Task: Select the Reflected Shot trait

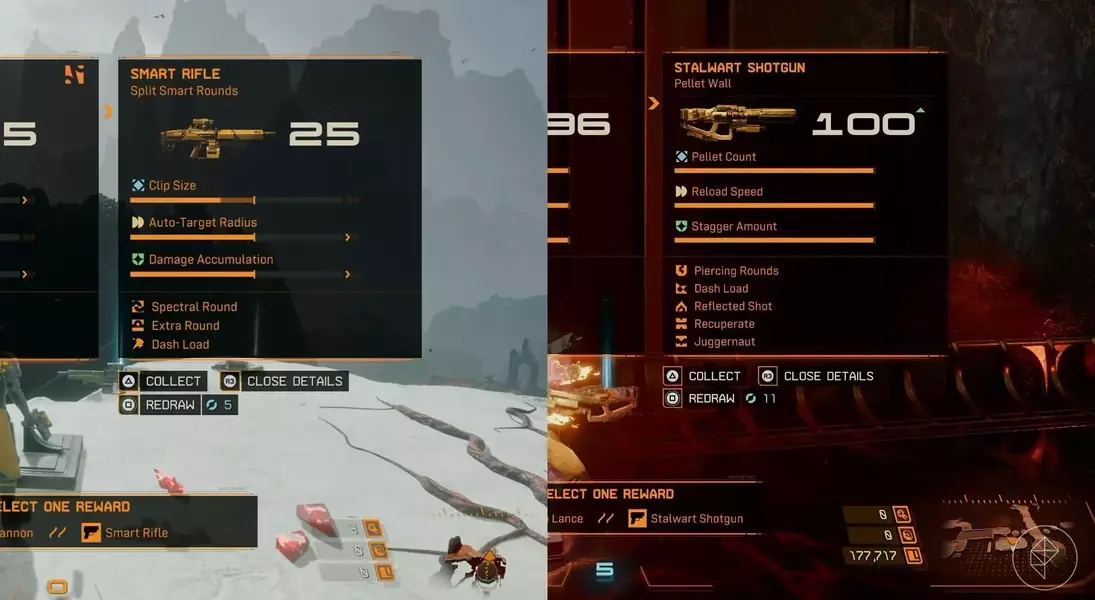Action: [732, 306]
